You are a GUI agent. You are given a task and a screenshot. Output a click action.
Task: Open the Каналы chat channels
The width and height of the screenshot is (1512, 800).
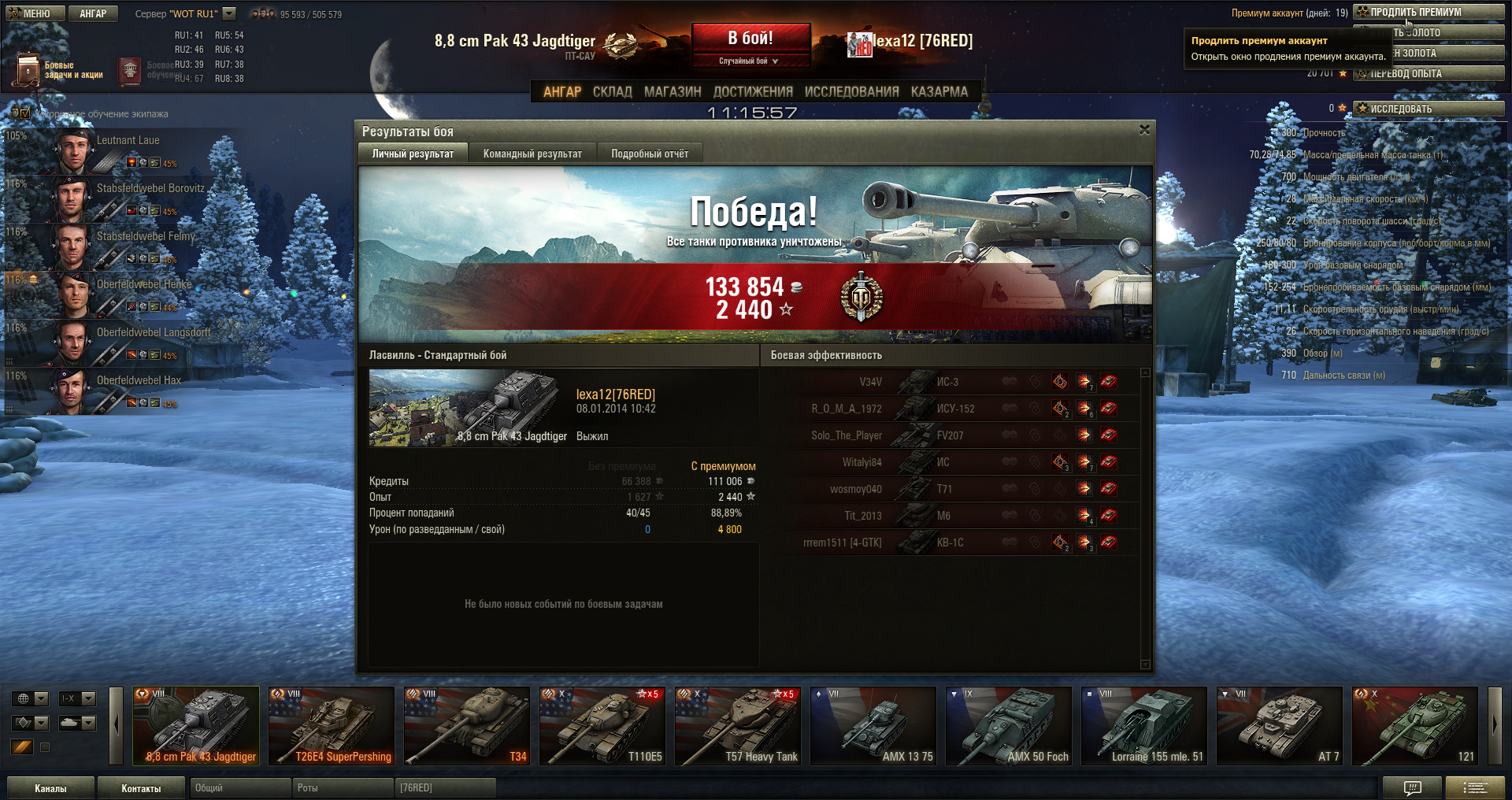click(x=50, y=788)
